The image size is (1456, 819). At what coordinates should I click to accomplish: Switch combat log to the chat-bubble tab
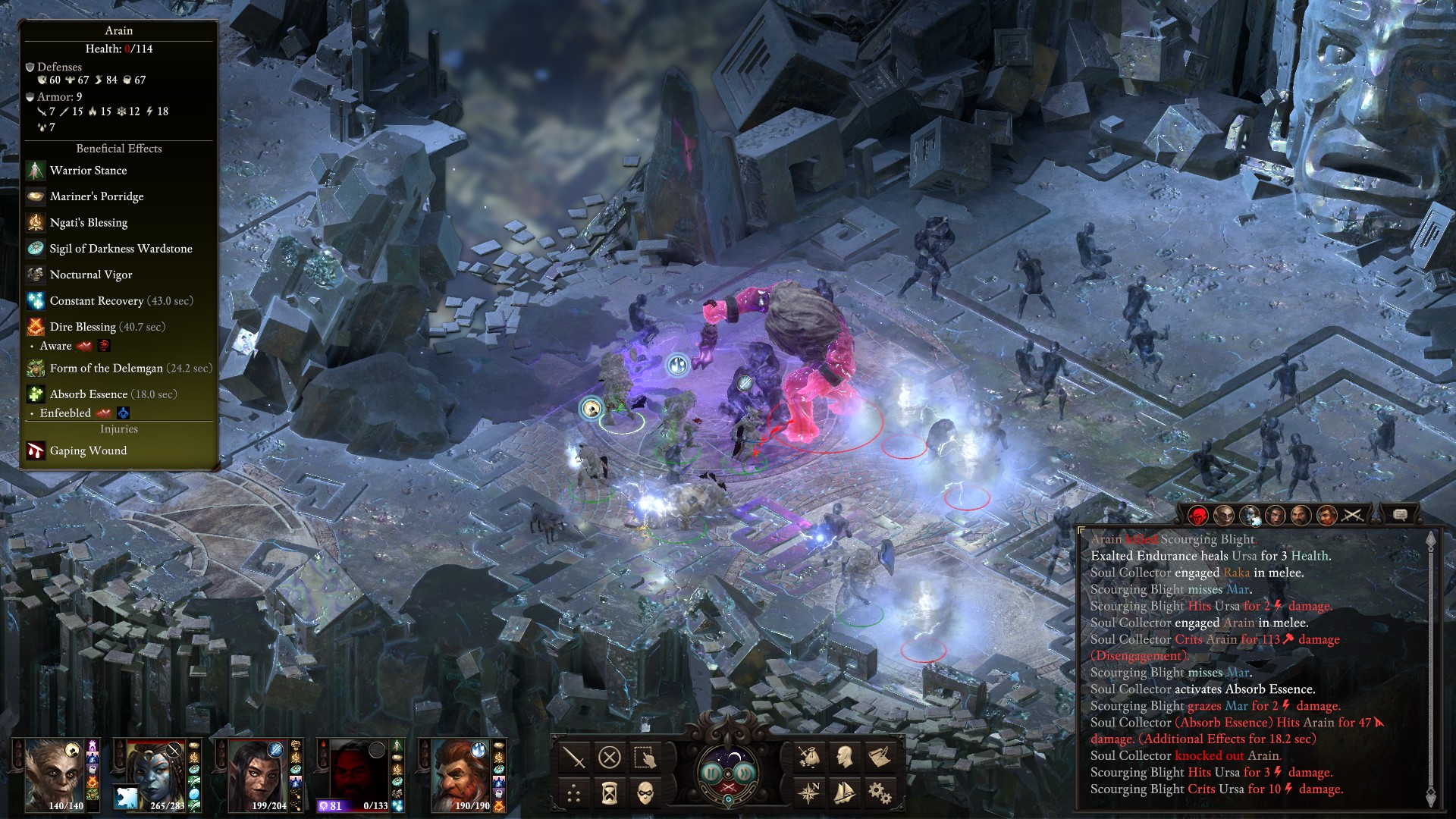1401,516
